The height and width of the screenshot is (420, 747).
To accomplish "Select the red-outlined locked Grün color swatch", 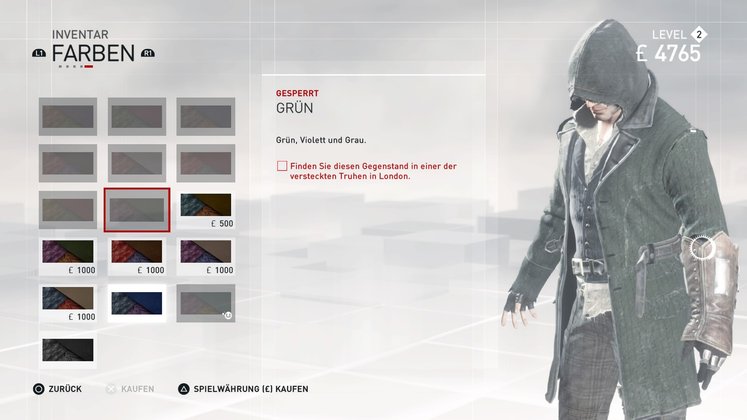I will pyautogui.click(x=137, y=209).
